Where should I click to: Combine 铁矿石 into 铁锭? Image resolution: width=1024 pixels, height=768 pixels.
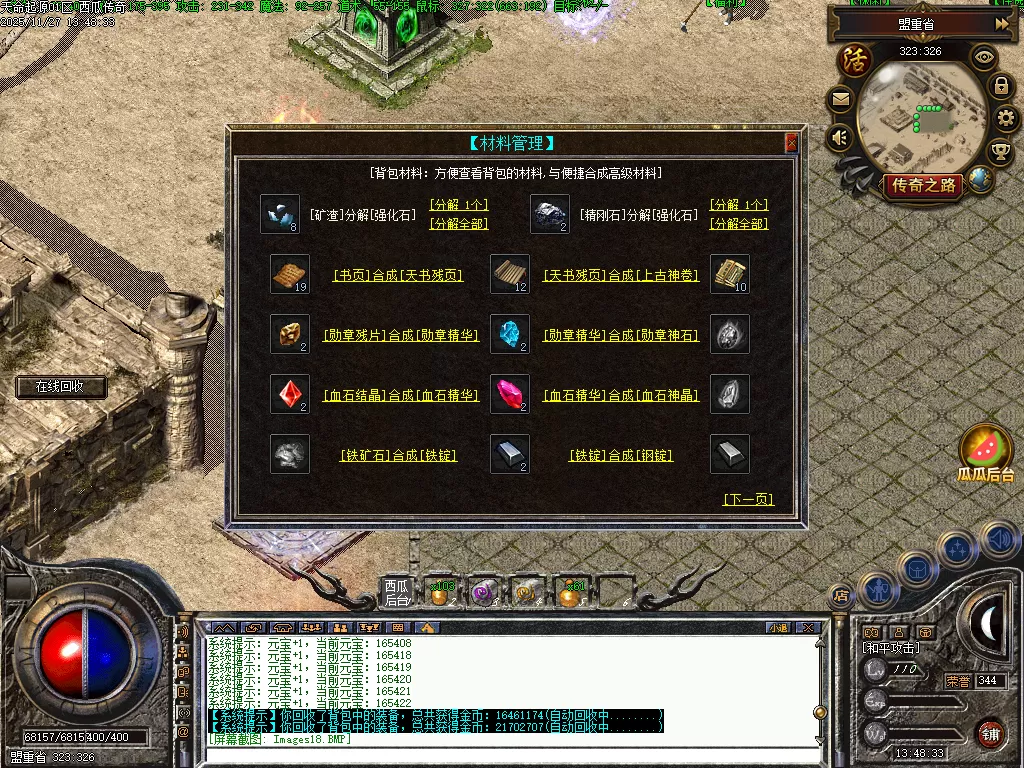[x=398, y=456]
